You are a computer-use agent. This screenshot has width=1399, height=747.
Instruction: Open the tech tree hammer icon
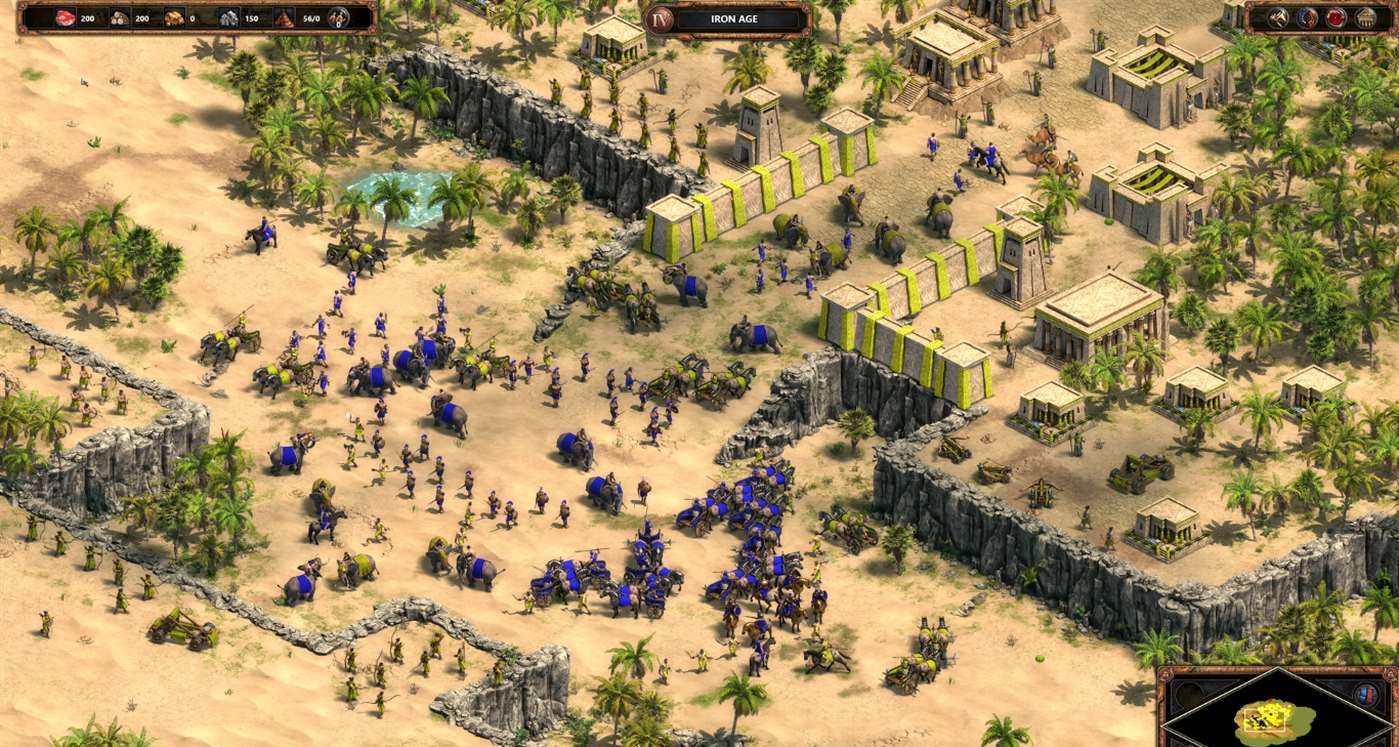coord(1279,17)
